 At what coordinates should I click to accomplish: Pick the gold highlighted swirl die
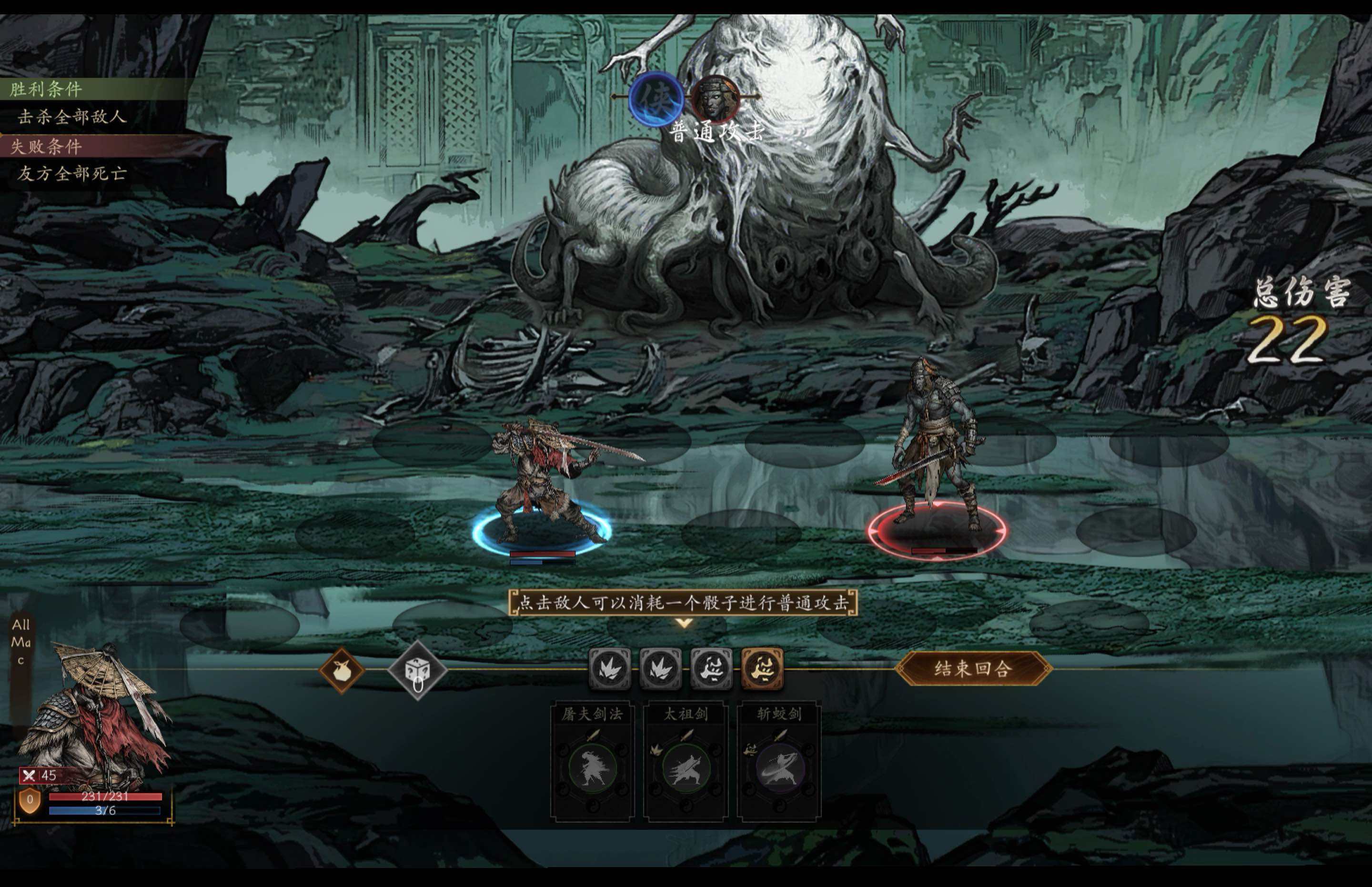click(x=762, y=668)
